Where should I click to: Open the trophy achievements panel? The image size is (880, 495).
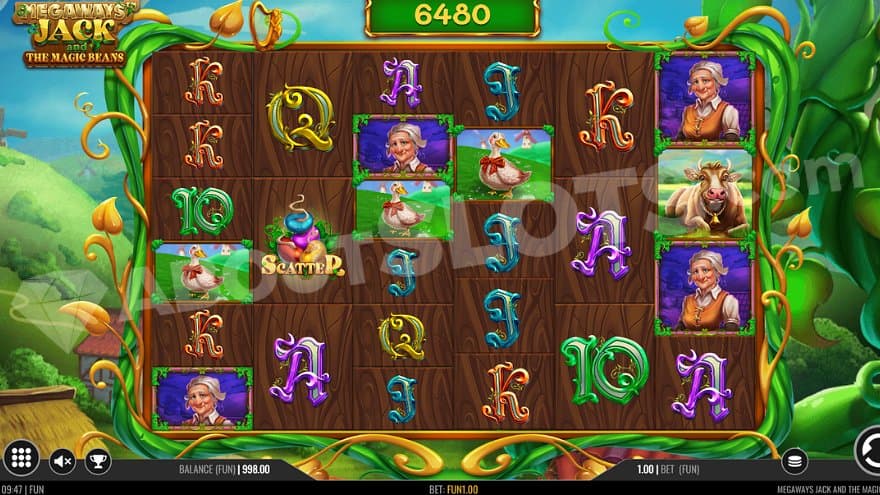pos(98,461)
